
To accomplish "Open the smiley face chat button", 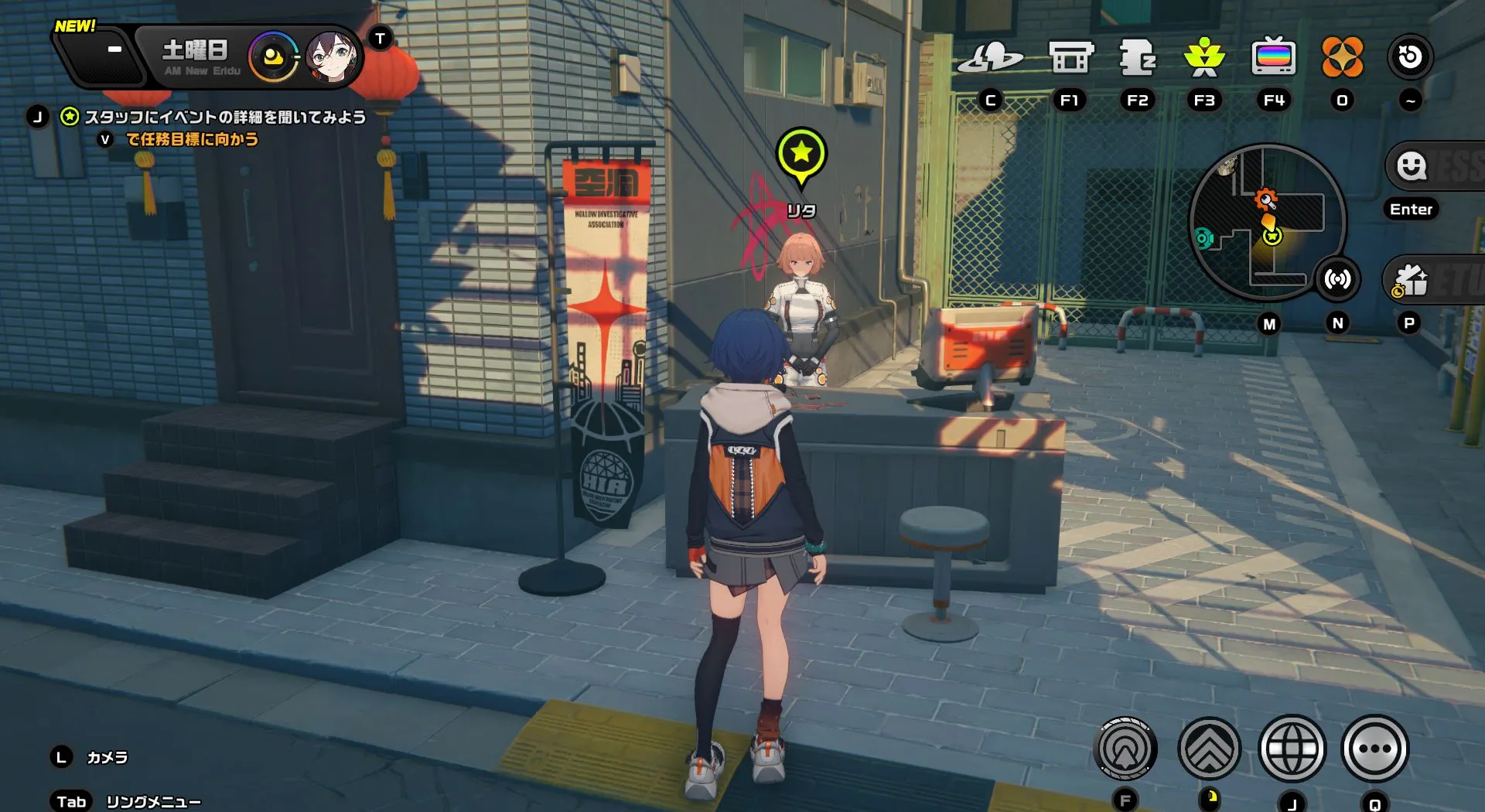I will (1412, 165).
